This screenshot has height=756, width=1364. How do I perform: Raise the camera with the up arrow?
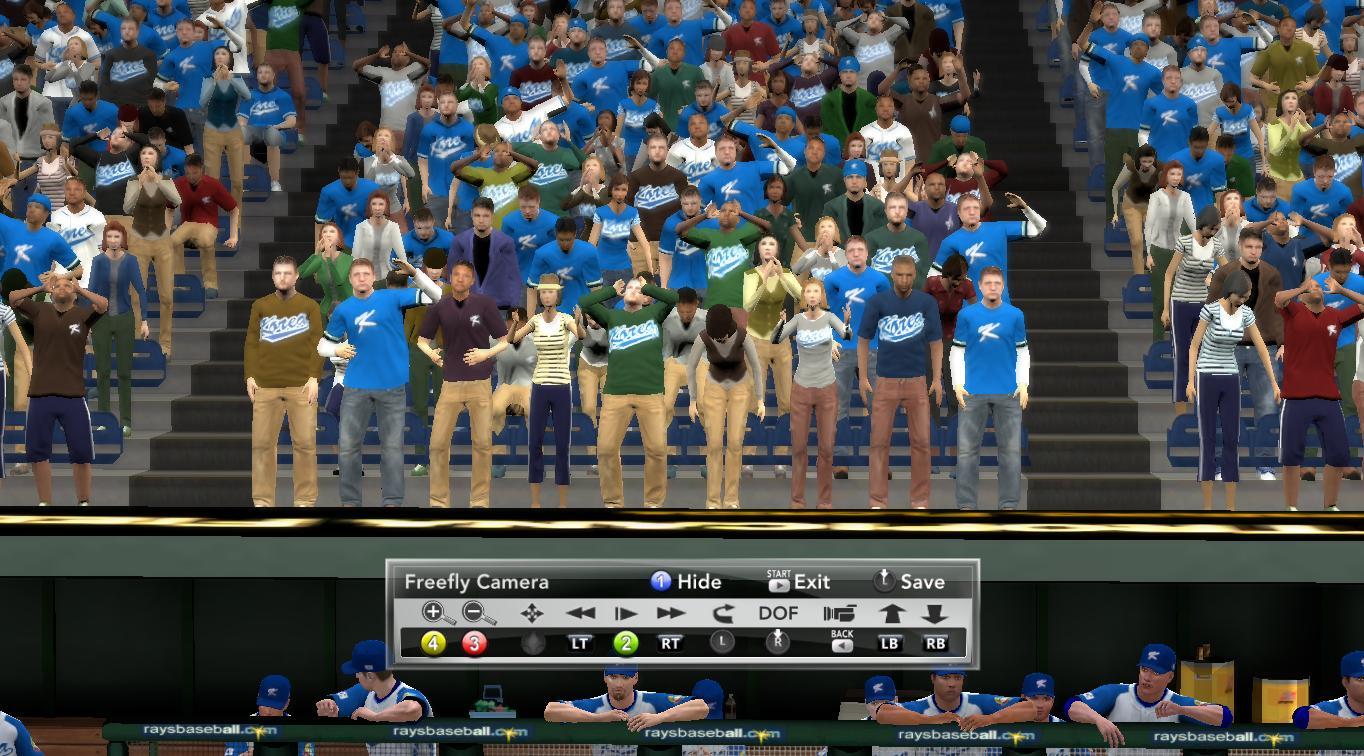pyautogui.click(x=892, y=613)
